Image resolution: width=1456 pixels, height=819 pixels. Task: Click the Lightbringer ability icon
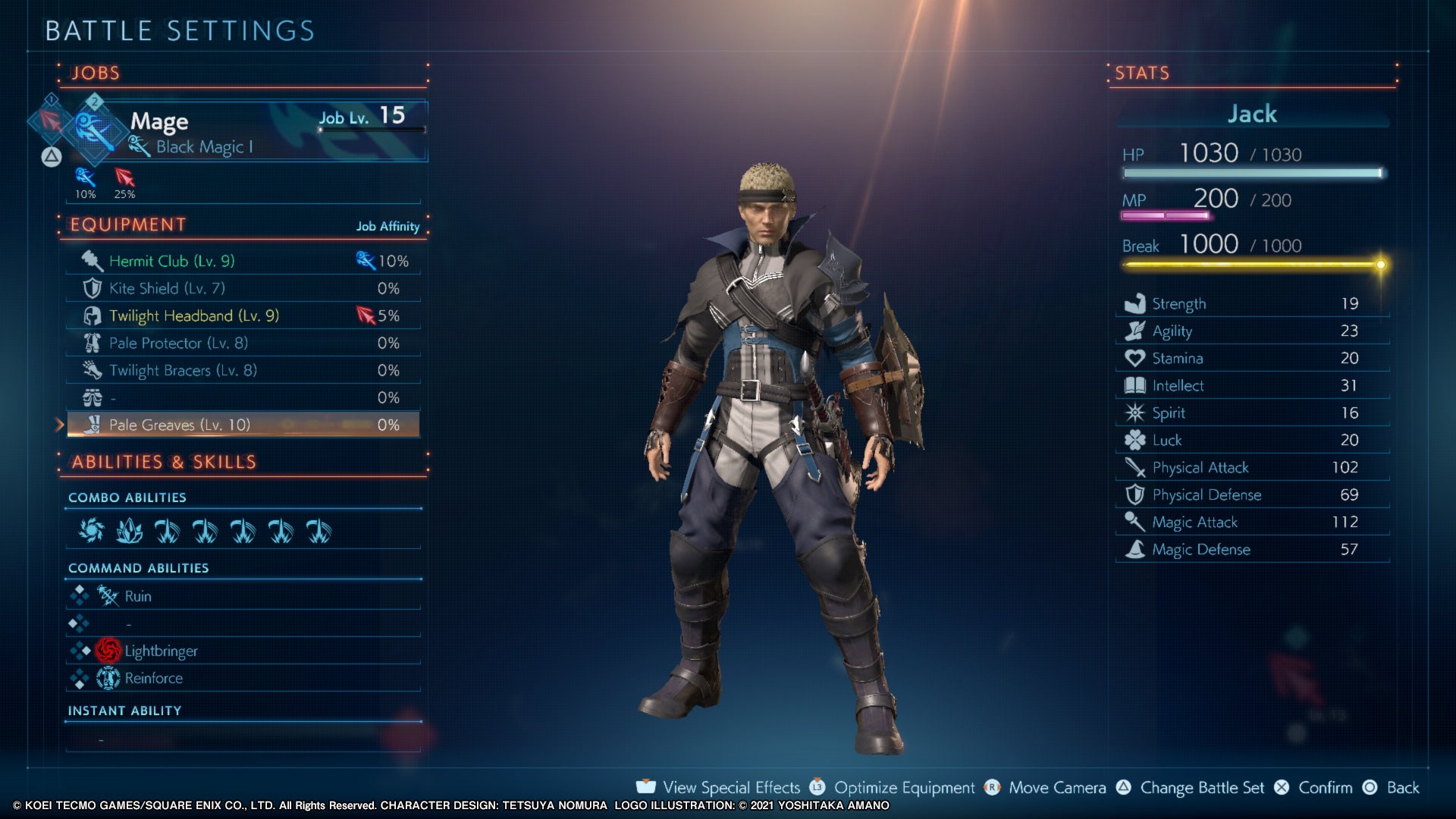coord(109,651)
